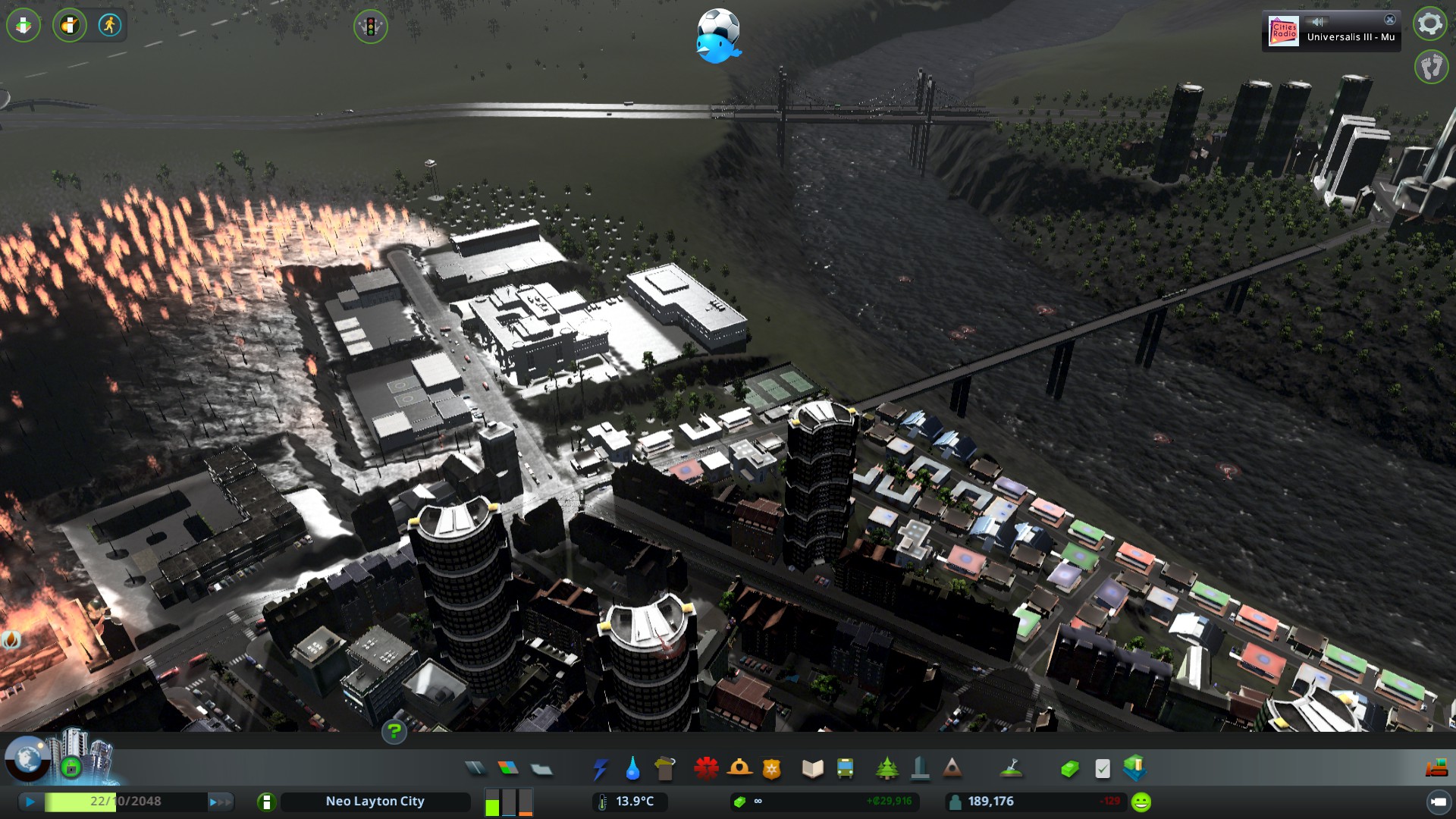Open the green city info button
Viewport: 1456px width, 819px height.
click(266, 802)
